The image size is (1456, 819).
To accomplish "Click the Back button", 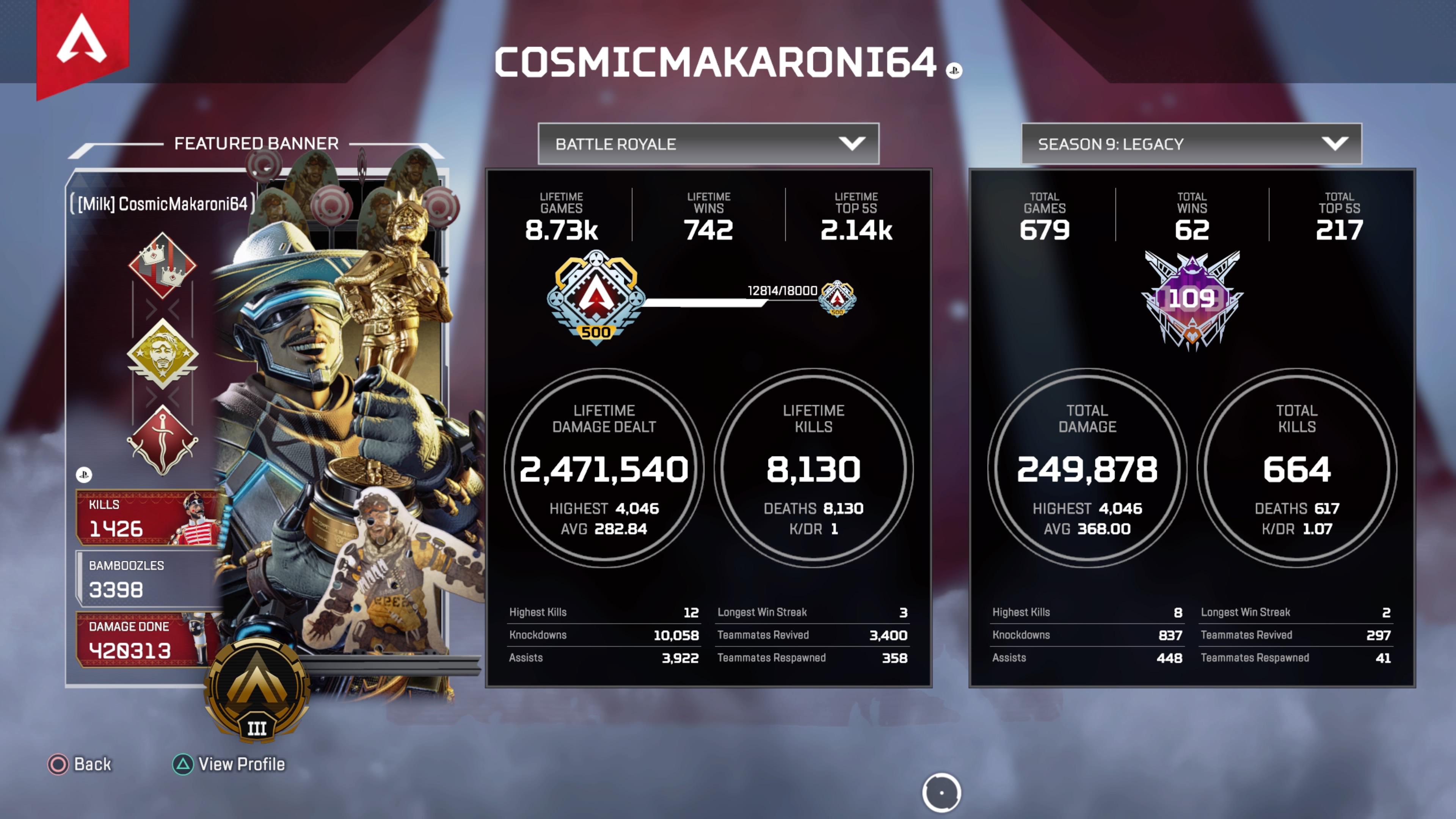I will pos(80,764).
